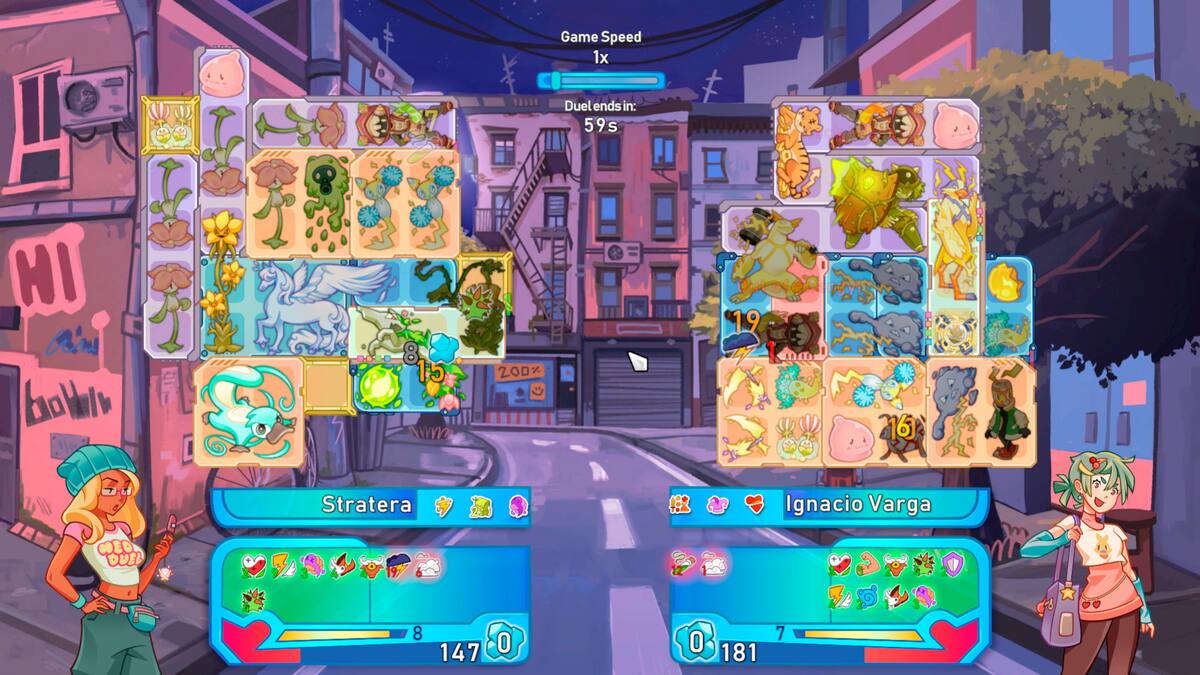Click the red heart trait beside Ignacio Varga

point(755,505)
